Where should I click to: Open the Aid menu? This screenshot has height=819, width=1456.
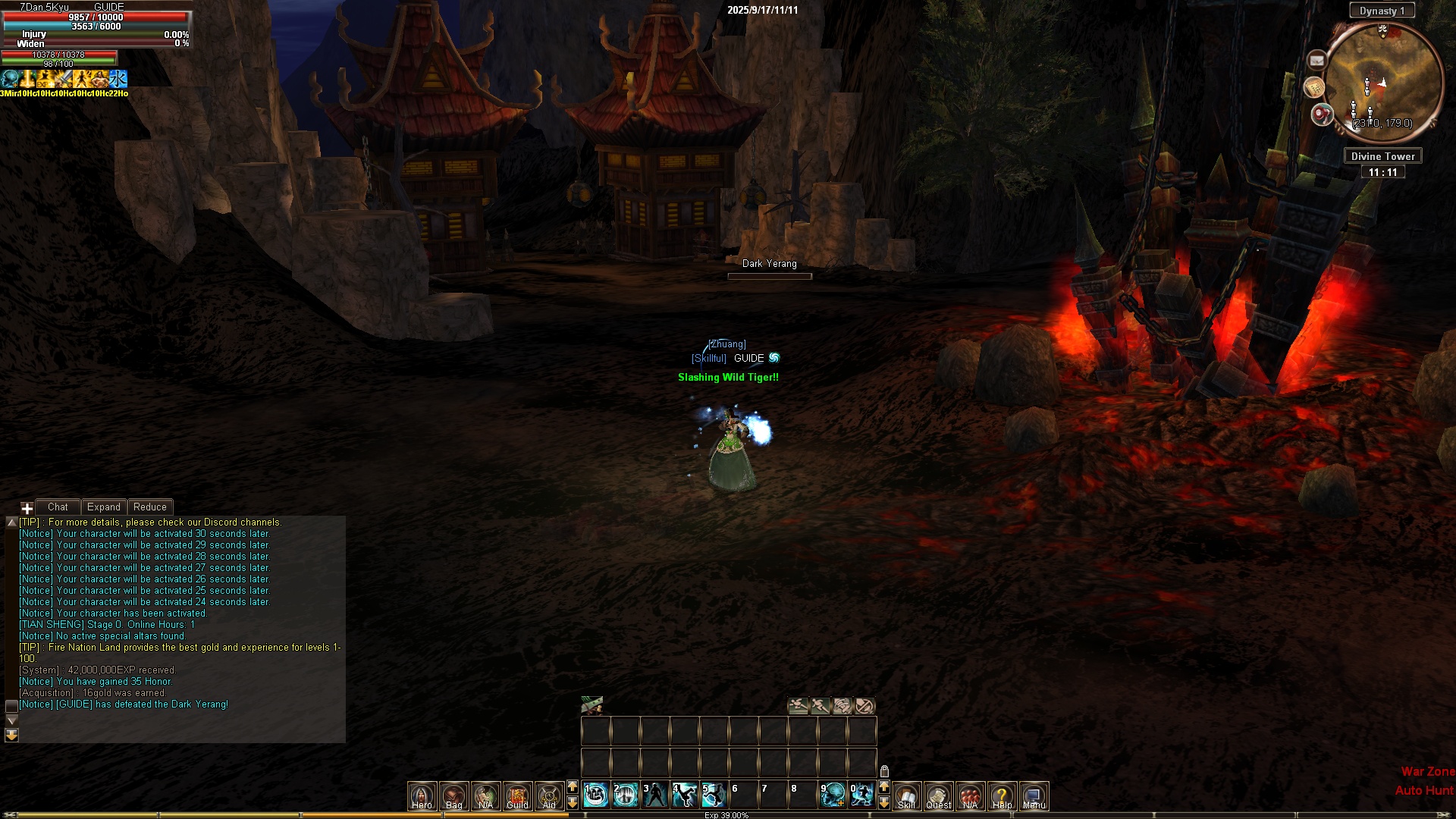[x=549, y=795]
